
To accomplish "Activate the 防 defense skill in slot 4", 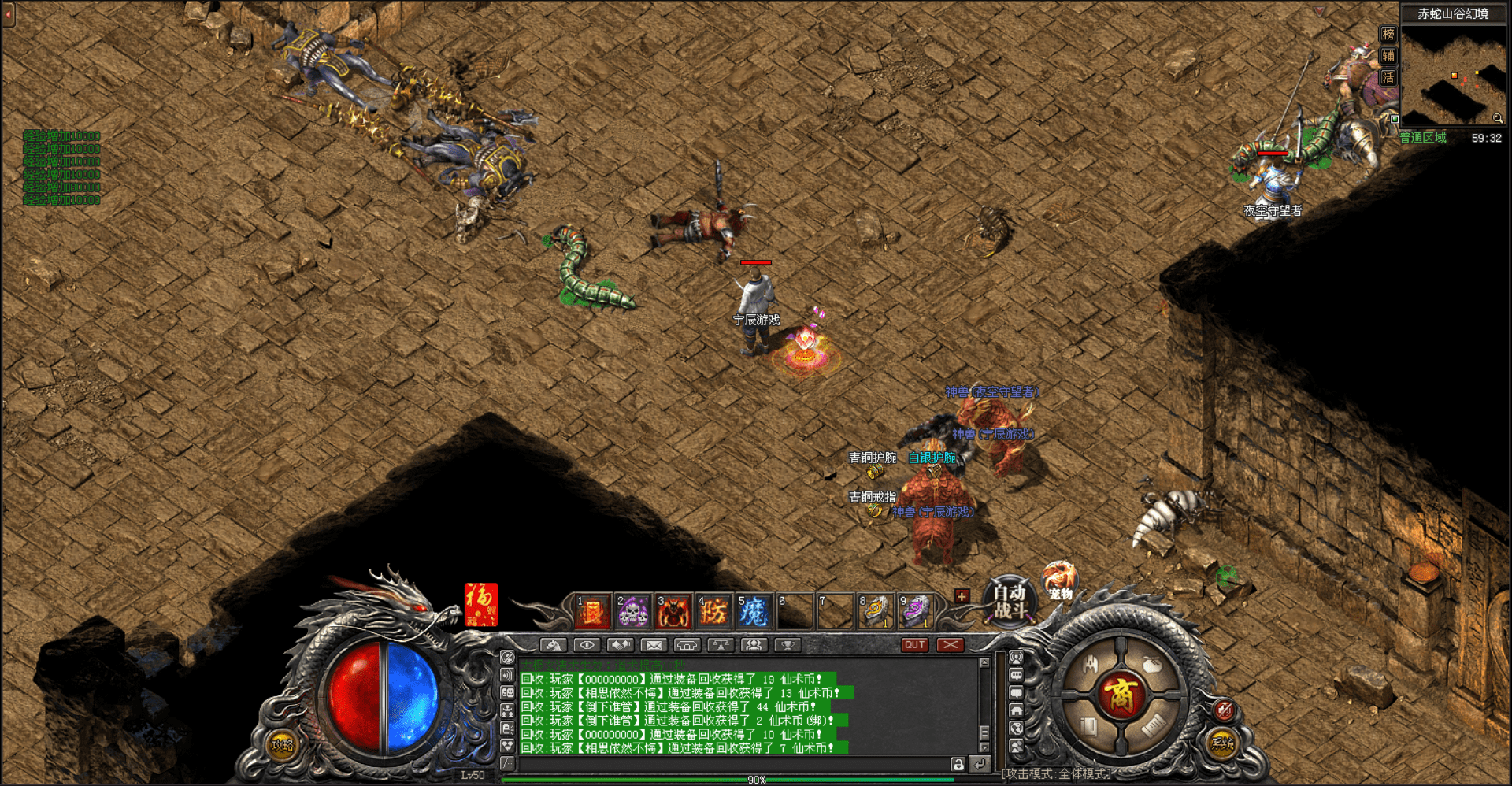I will click(x=713, y=612).
